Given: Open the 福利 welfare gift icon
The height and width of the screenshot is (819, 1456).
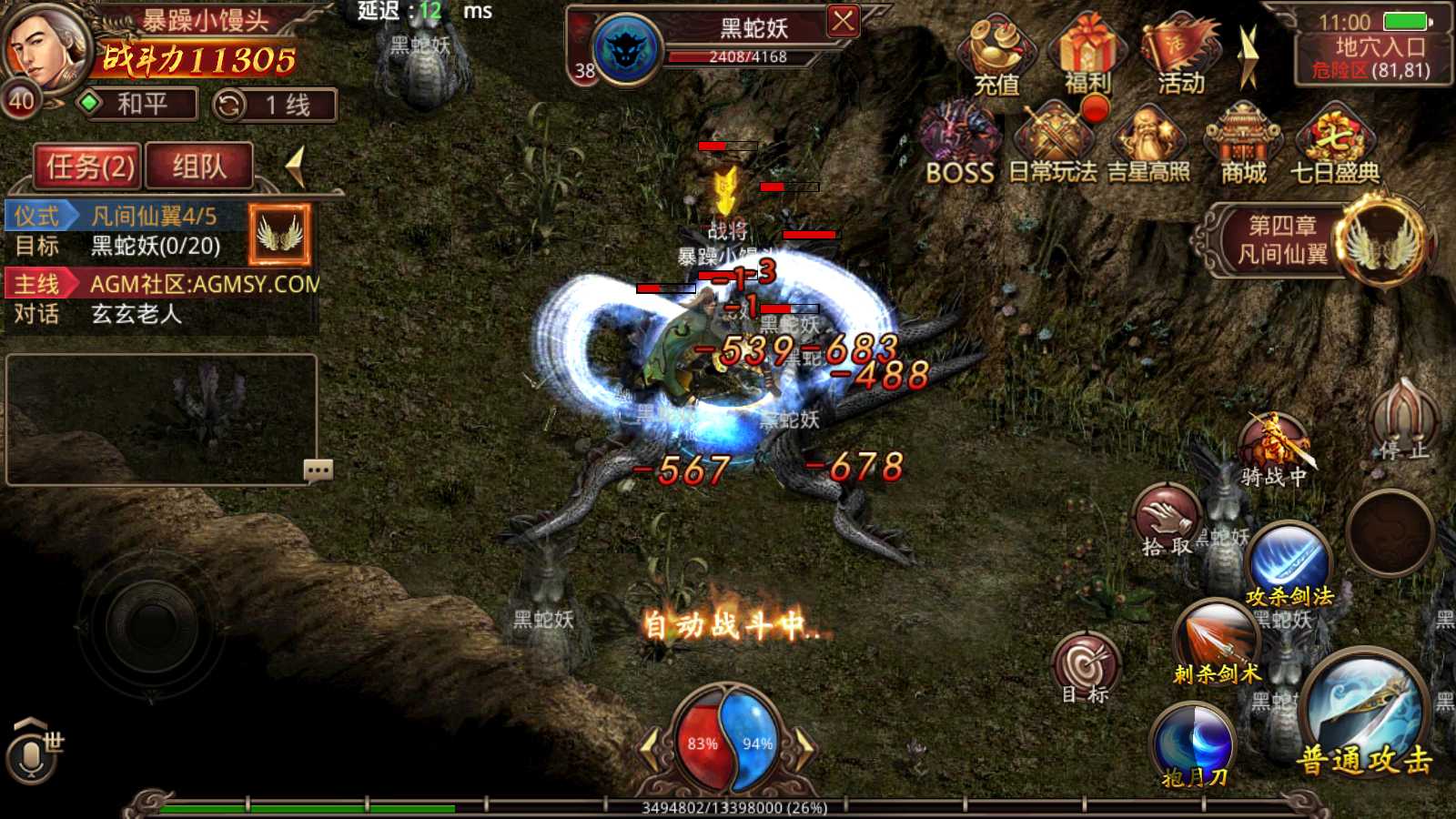Looking at the screenshot, I should (1087, 56).
